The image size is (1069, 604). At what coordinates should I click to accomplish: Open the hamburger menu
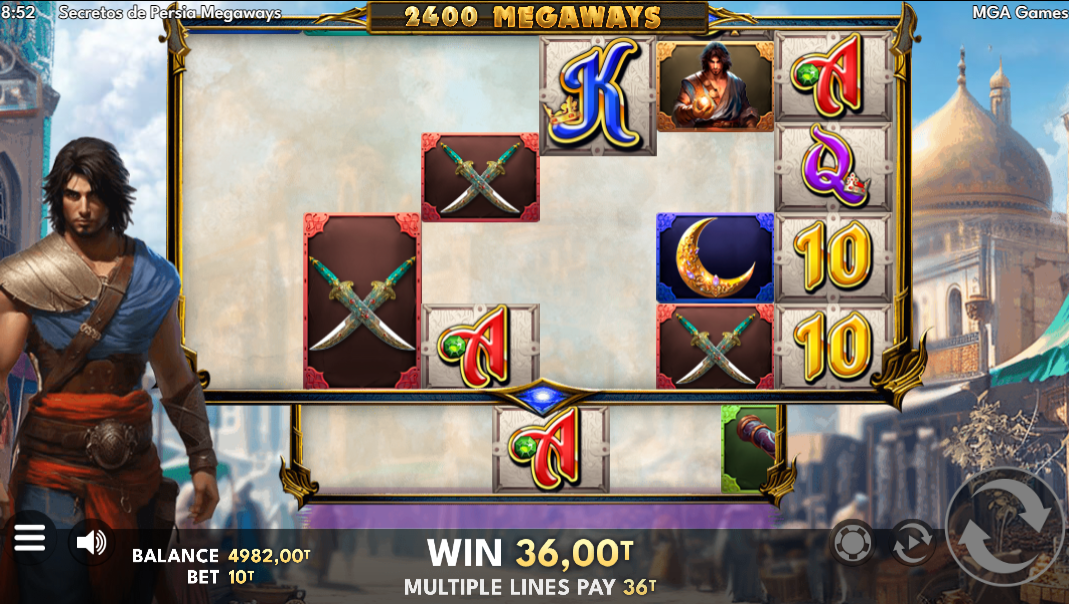[30, 541]
